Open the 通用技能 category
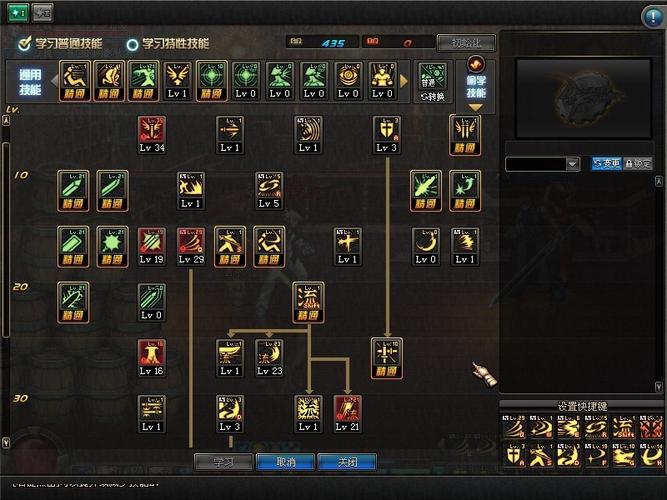This screenshot has width=667, height=500. (30, 83)
